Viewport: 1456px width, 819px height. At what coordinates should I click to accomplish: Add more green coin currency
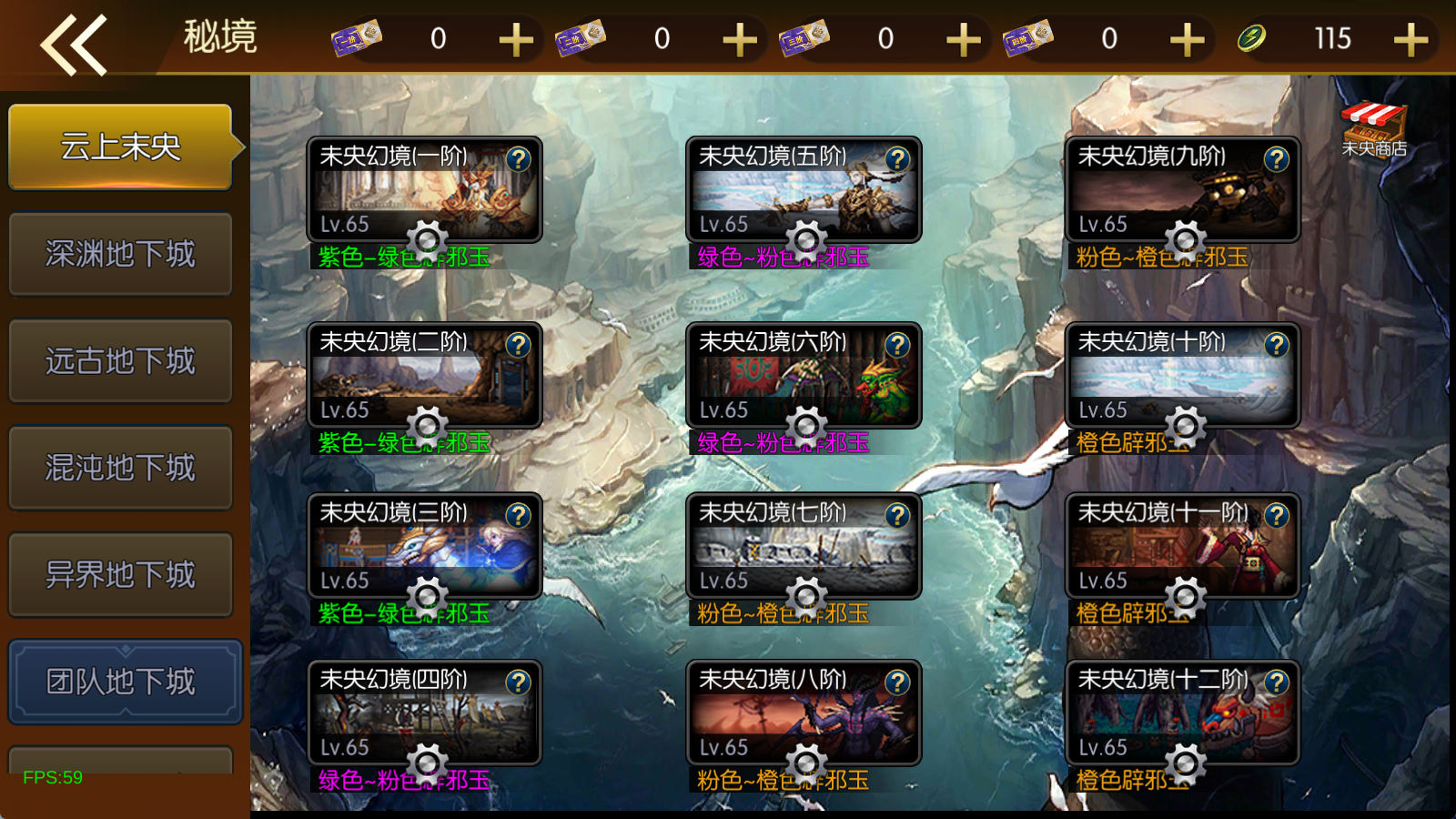(x=1410, y=40)
